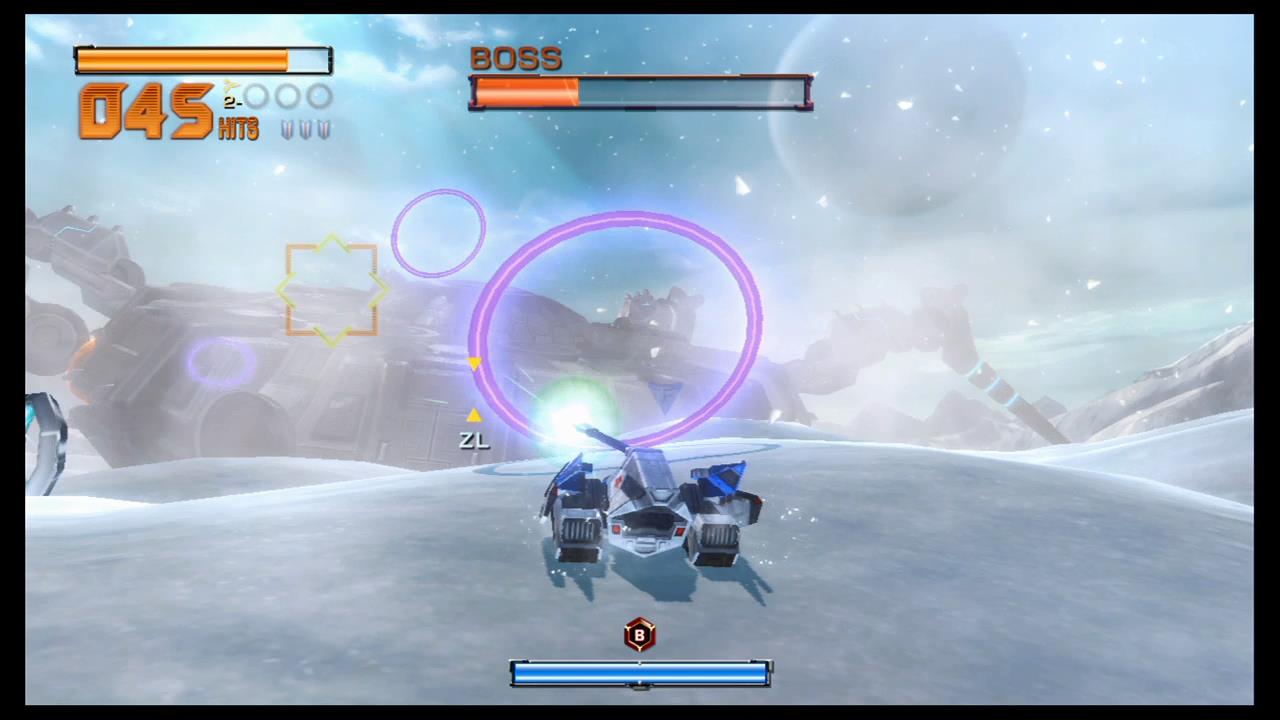
Task: Click the gold star beside the hit counter
Action: coord(230,87)
